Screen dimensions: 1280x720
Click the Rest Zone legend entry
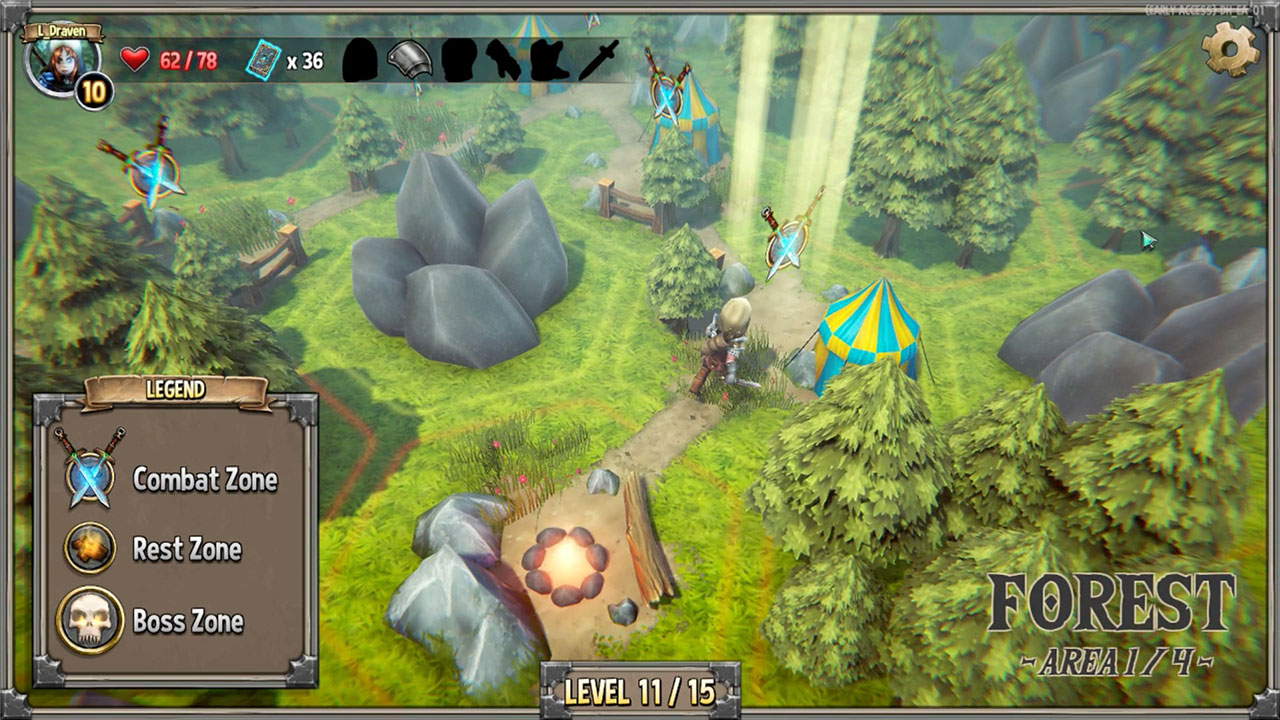(186, 549)
